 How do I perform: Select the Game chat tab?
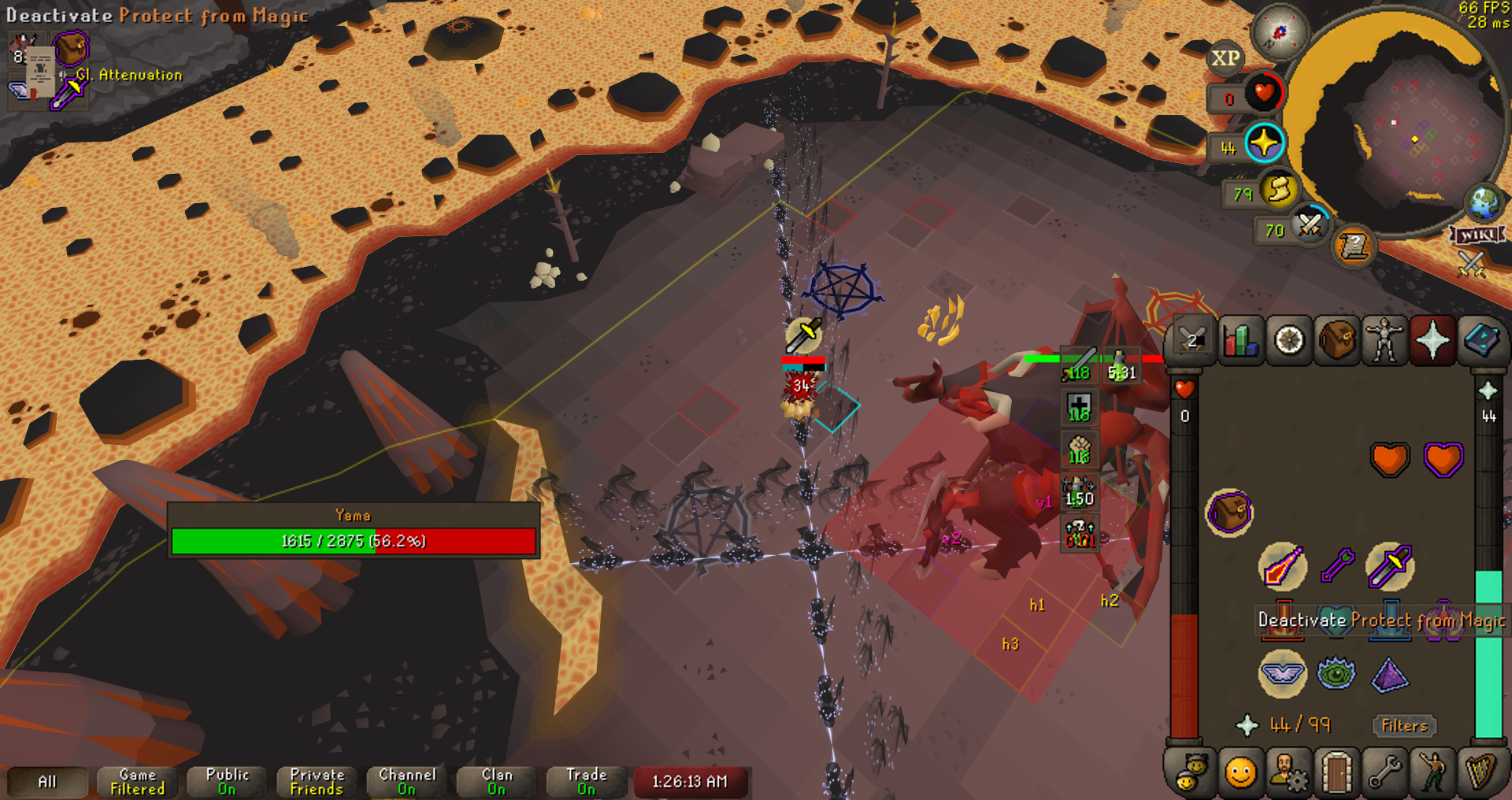pos(138,781)
